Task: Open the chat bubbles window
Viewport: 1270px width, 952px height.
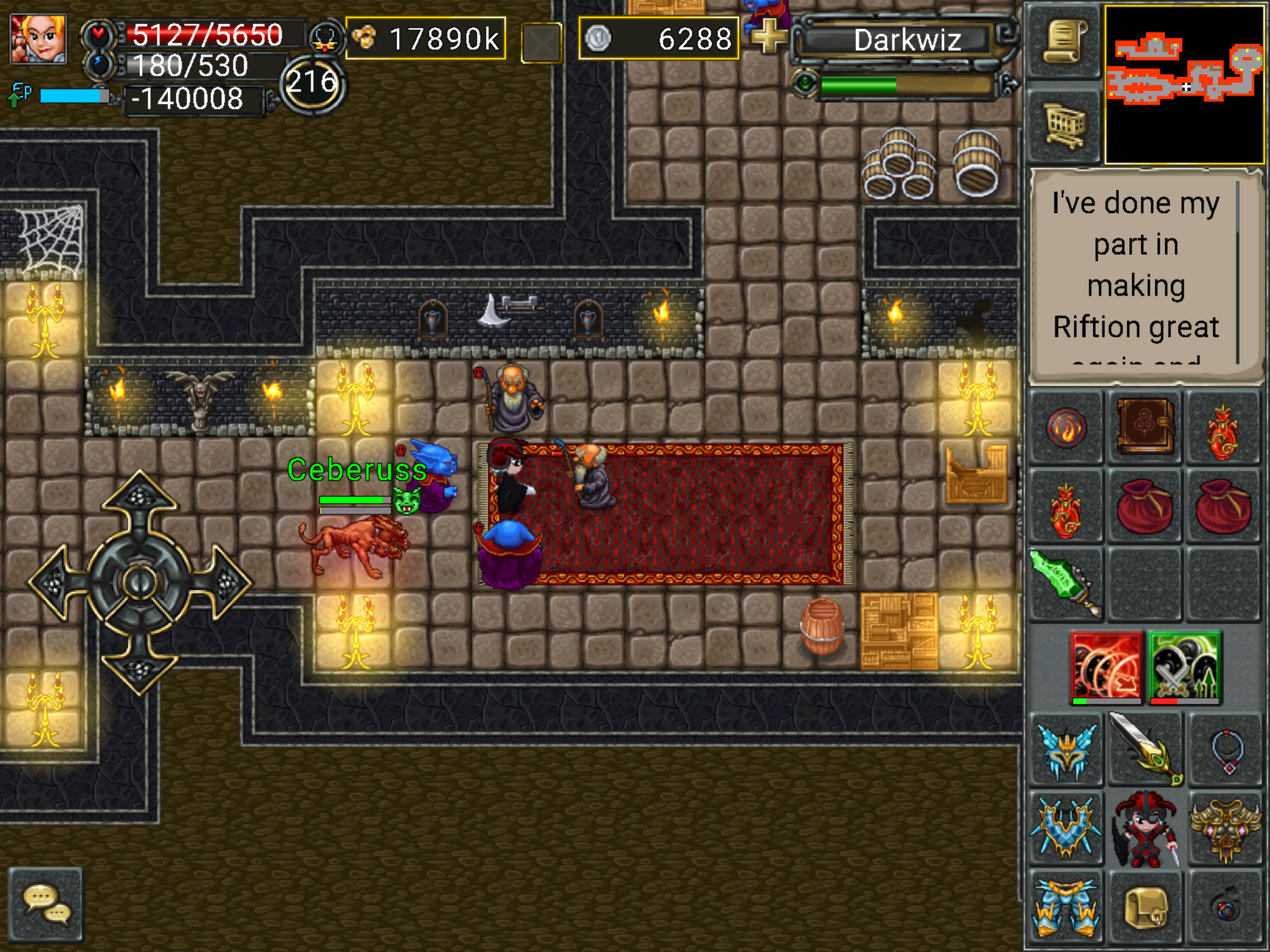Action: point(46,904)
